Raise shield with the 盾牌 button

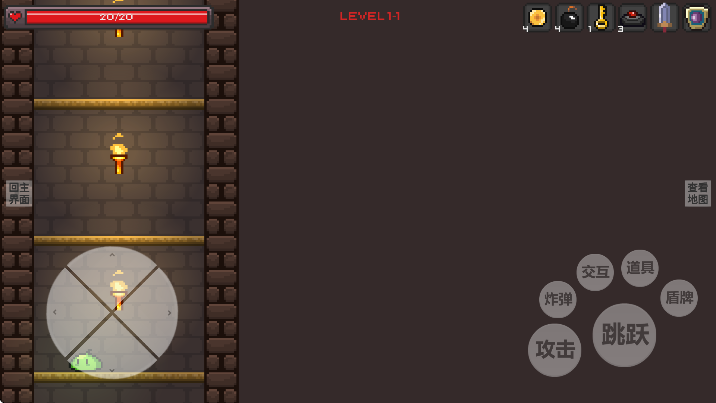(x=679, y=298)
